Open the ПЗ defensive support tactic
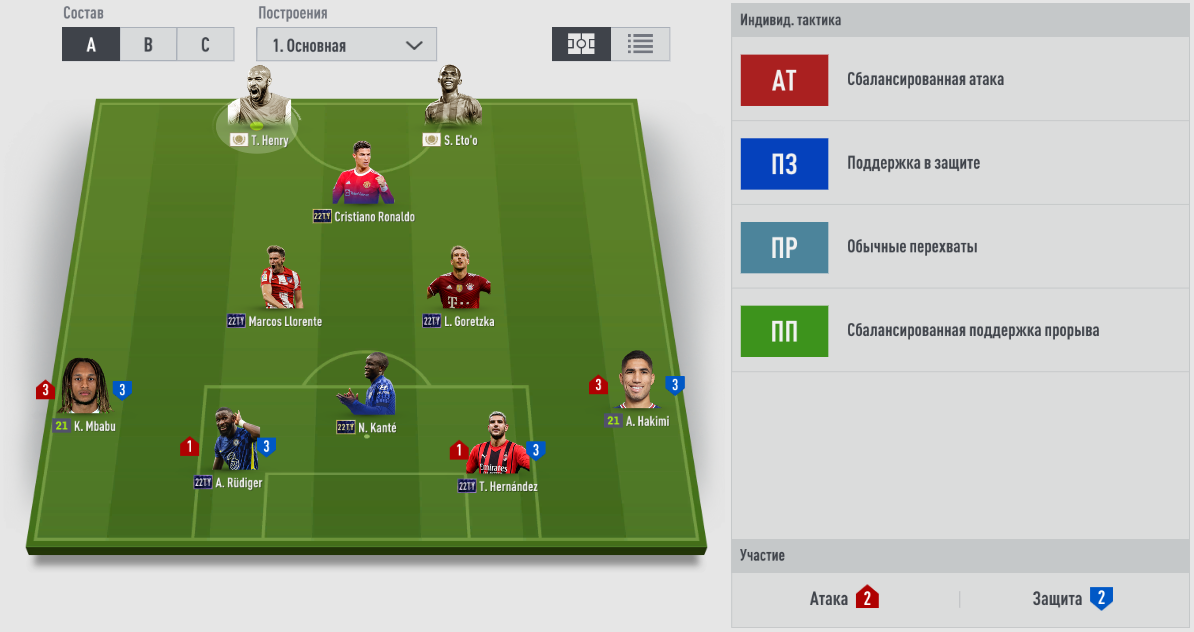This screenshot has width=1194, height=632. pyautogui.click(x=784, y=164)
